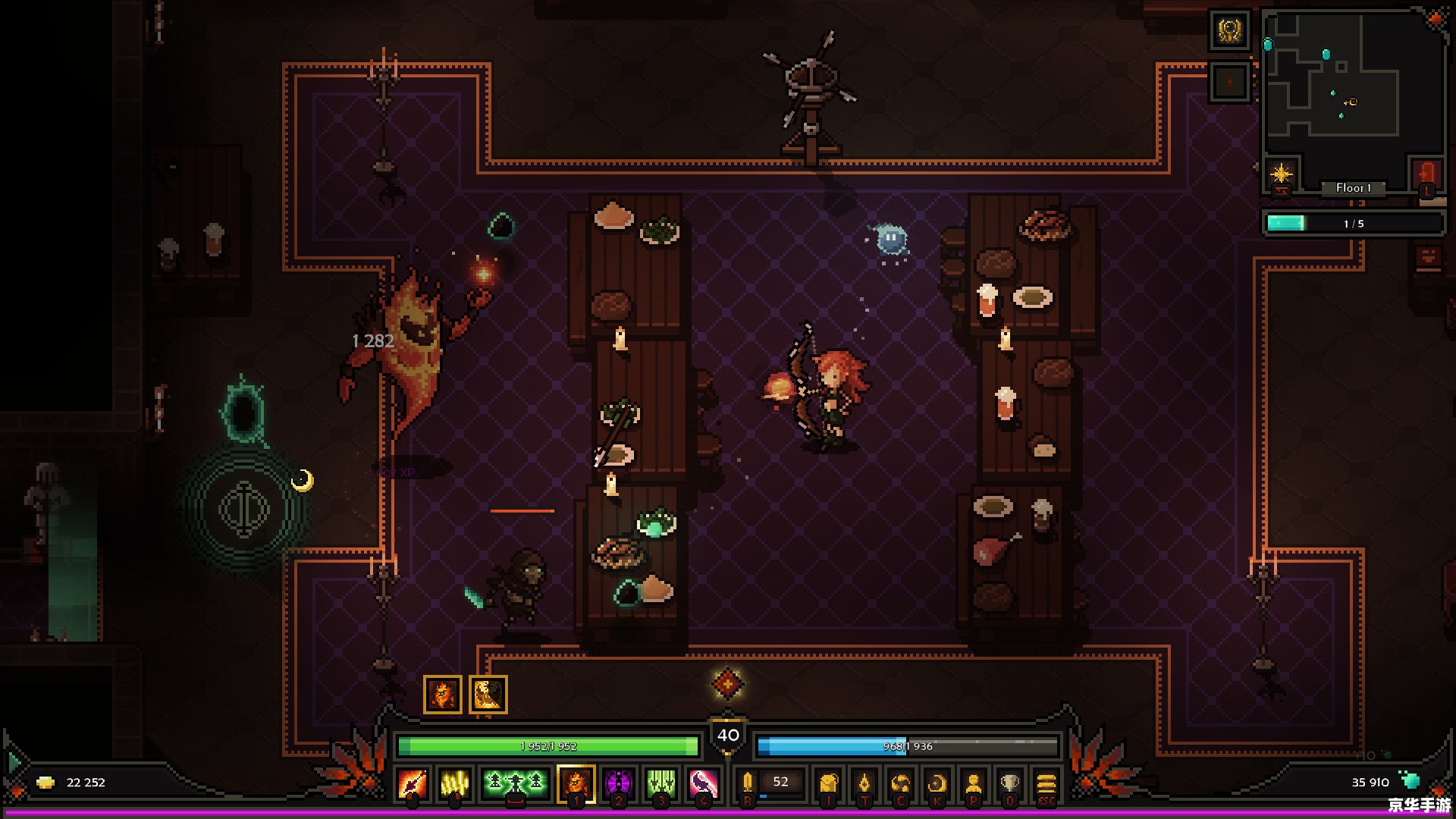This screenshot has width=1456, height=819.
Task: Activate the purple winged skill
Action: click(x=618, y=783)
